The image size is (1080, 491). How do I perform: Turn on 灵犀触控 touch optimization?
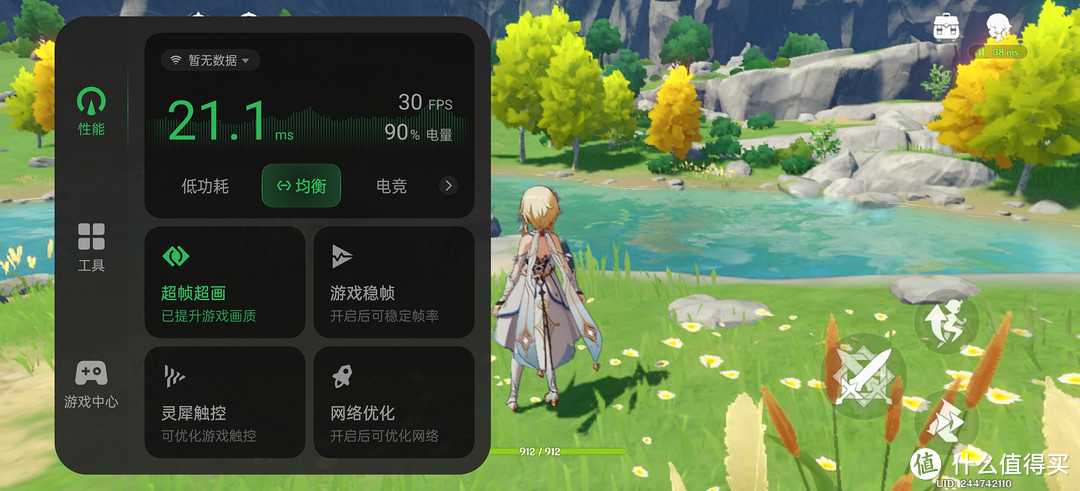click(x=225, y=402)
